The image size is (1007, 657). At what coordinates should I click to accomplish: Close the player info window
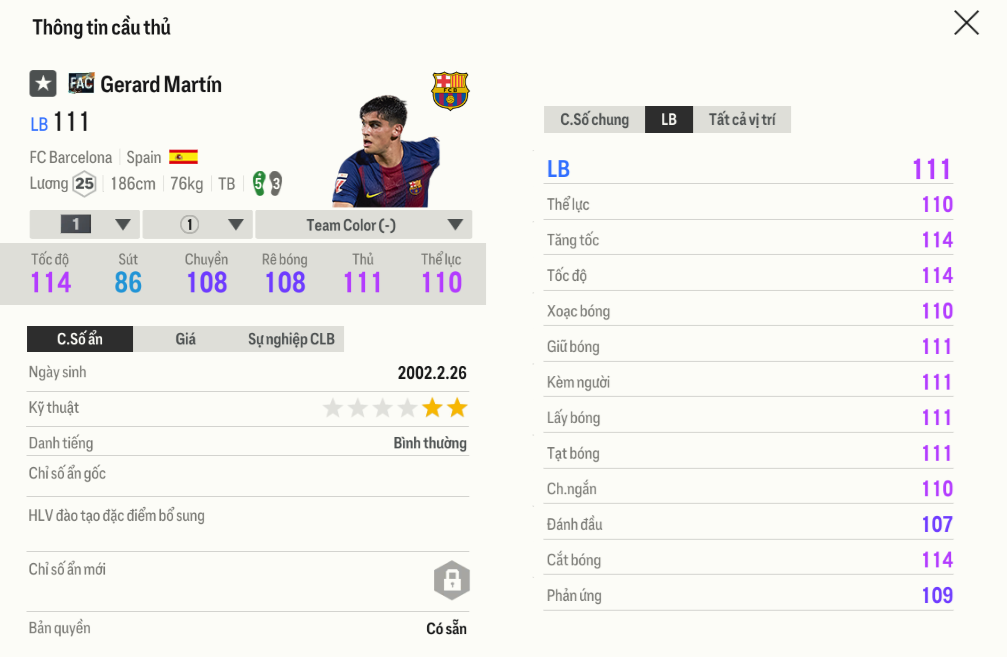coord(966,23)
